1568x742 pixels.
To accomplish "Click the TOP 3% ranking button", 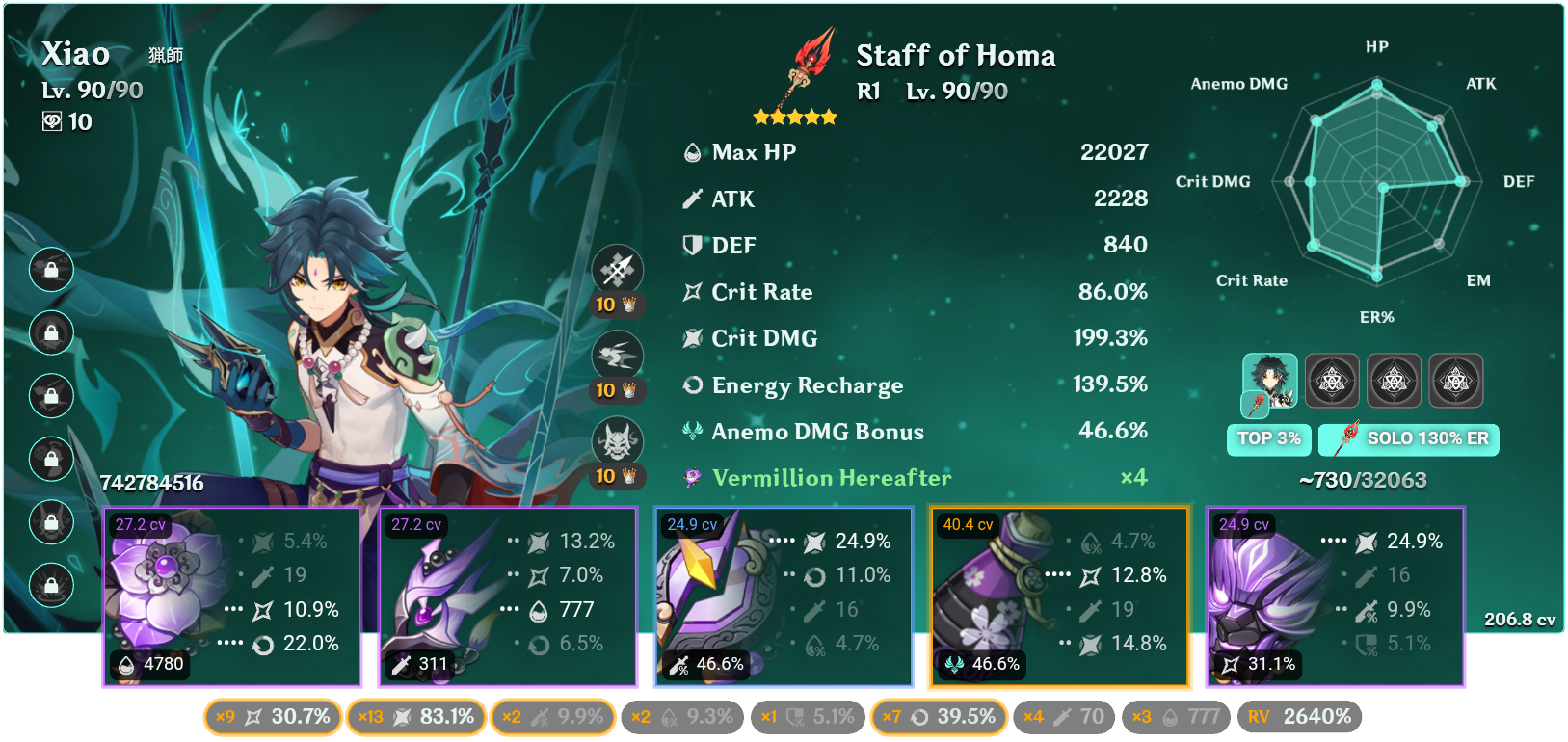I will coord(1268,439).
